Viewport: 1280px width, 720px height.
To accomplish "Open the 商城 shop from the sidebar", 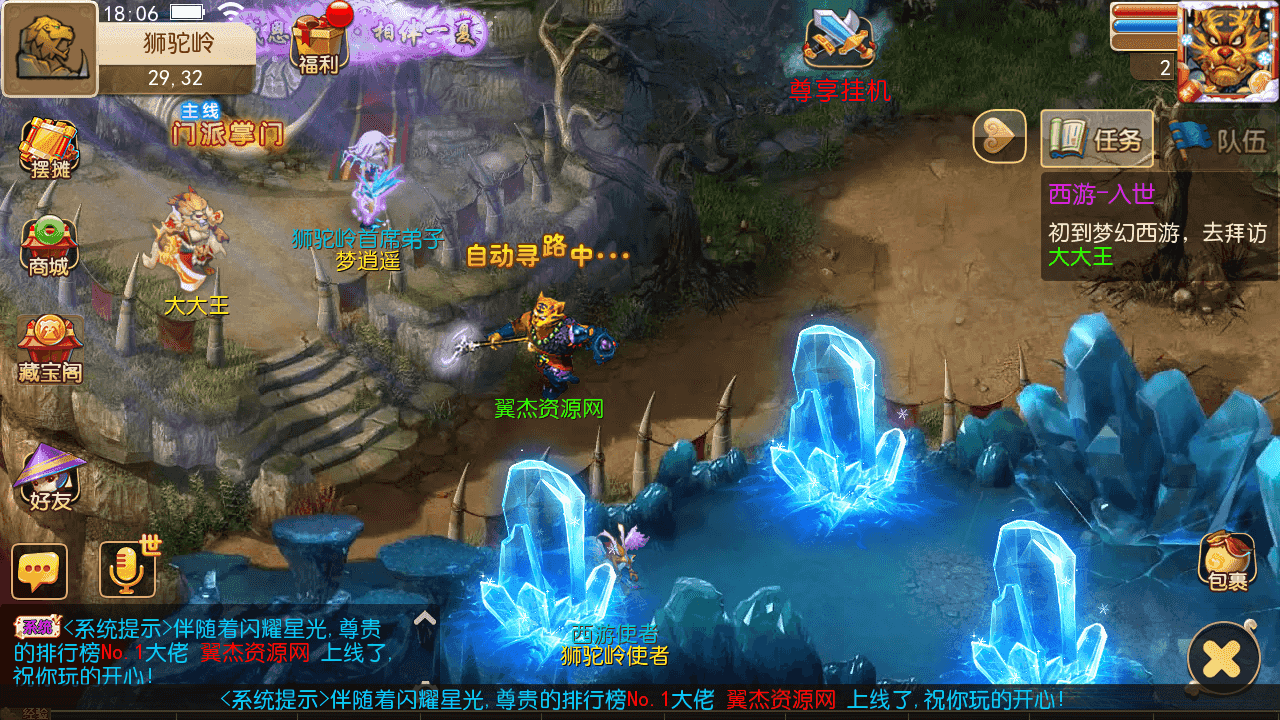I will [x=47, y=240].
